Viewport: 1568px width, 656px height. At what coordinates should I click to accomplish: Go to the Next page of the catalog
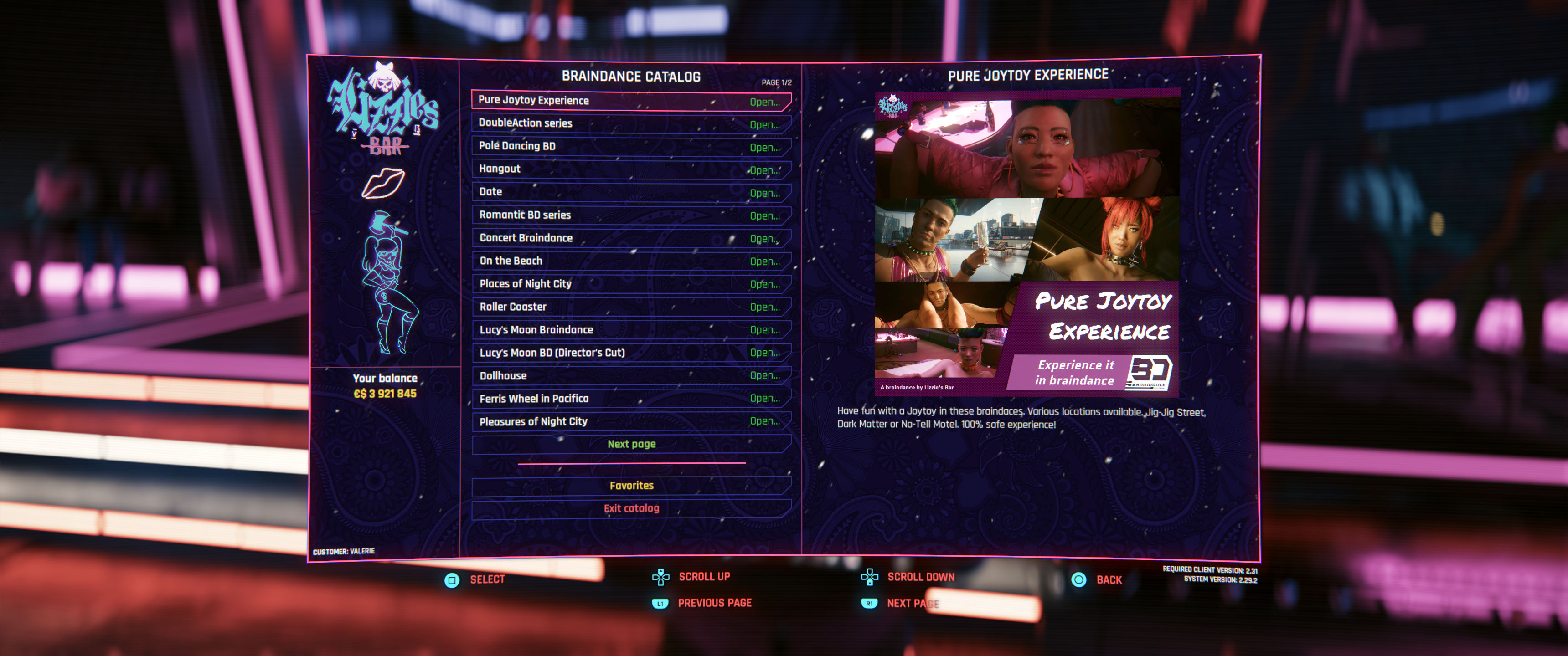click(x=630, y=444)
